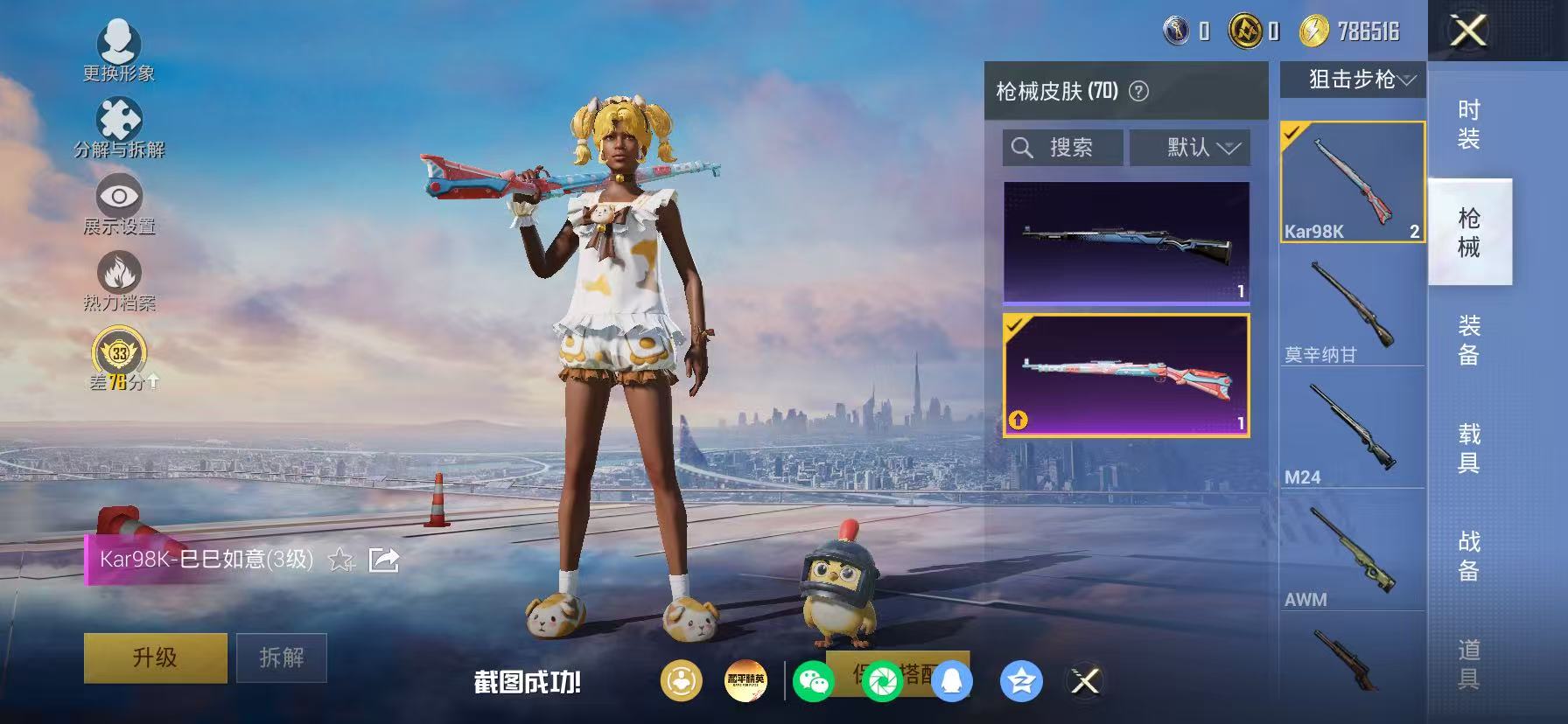1568x724 pixels.
Task: Open the 热力档案 flame archive
Action: (121, 278)
